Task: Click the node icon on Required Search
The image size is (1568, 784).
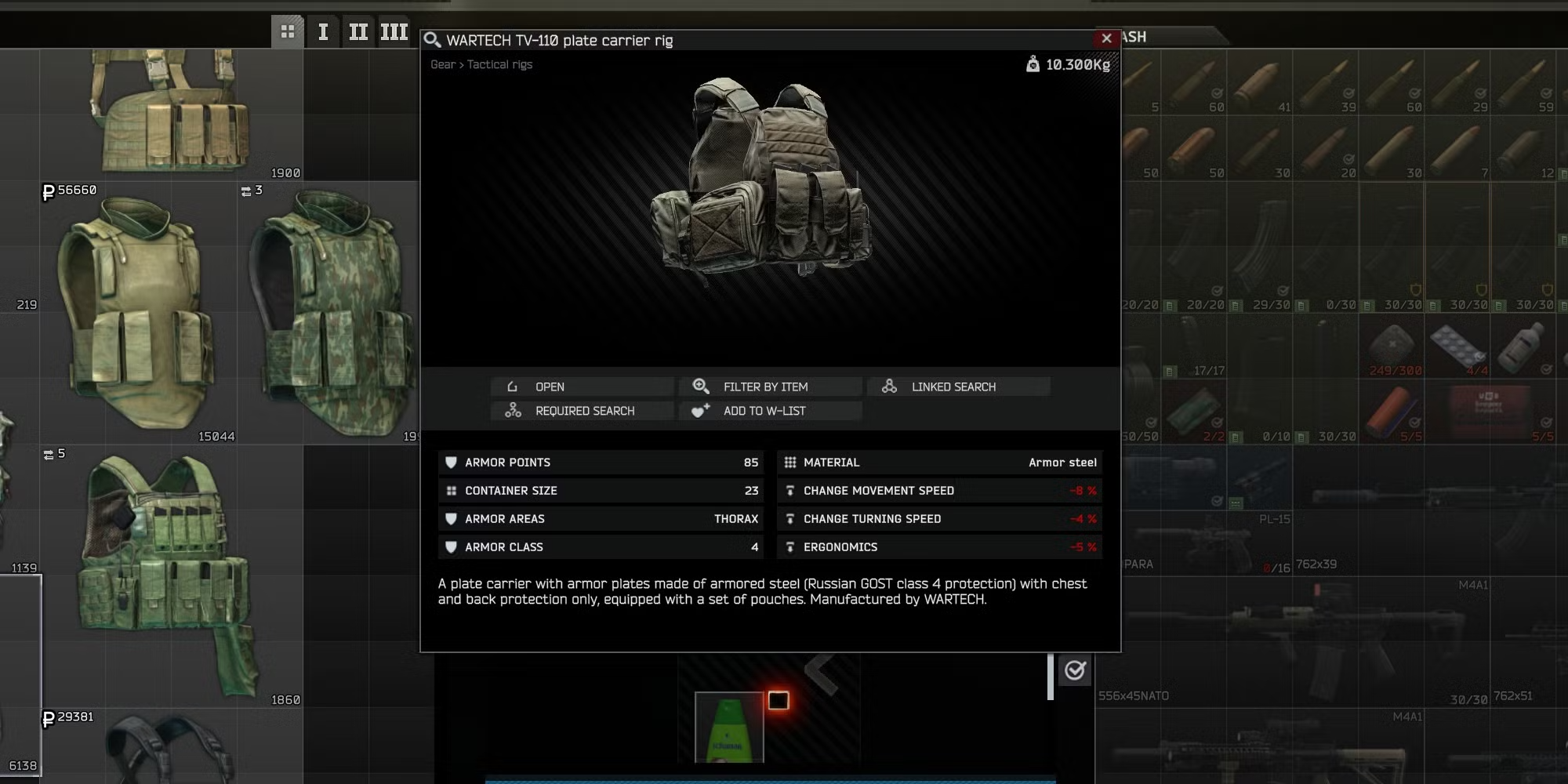Action: pyautogui.click(x=514, y=410)
